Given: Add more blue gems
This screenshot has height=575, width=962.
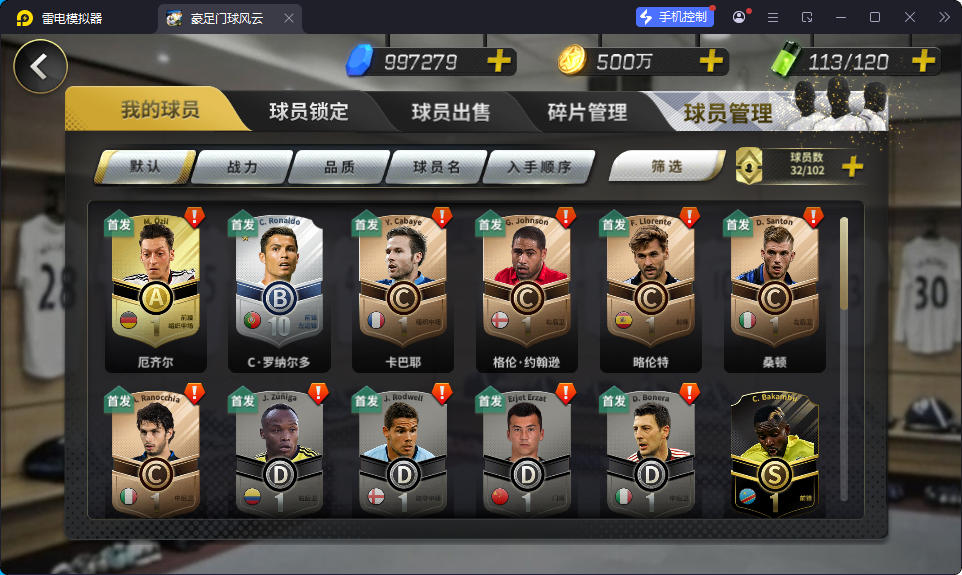Looking at the screenshot, I should (498, 62).
